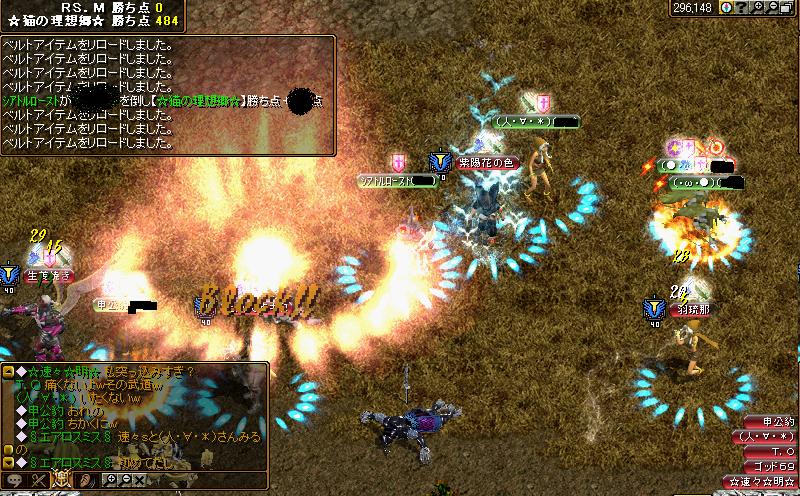This screenshot has height=496, width=800.
Task: Enlarge the chat window with the plus magnifier
Action: click(109, 480)
